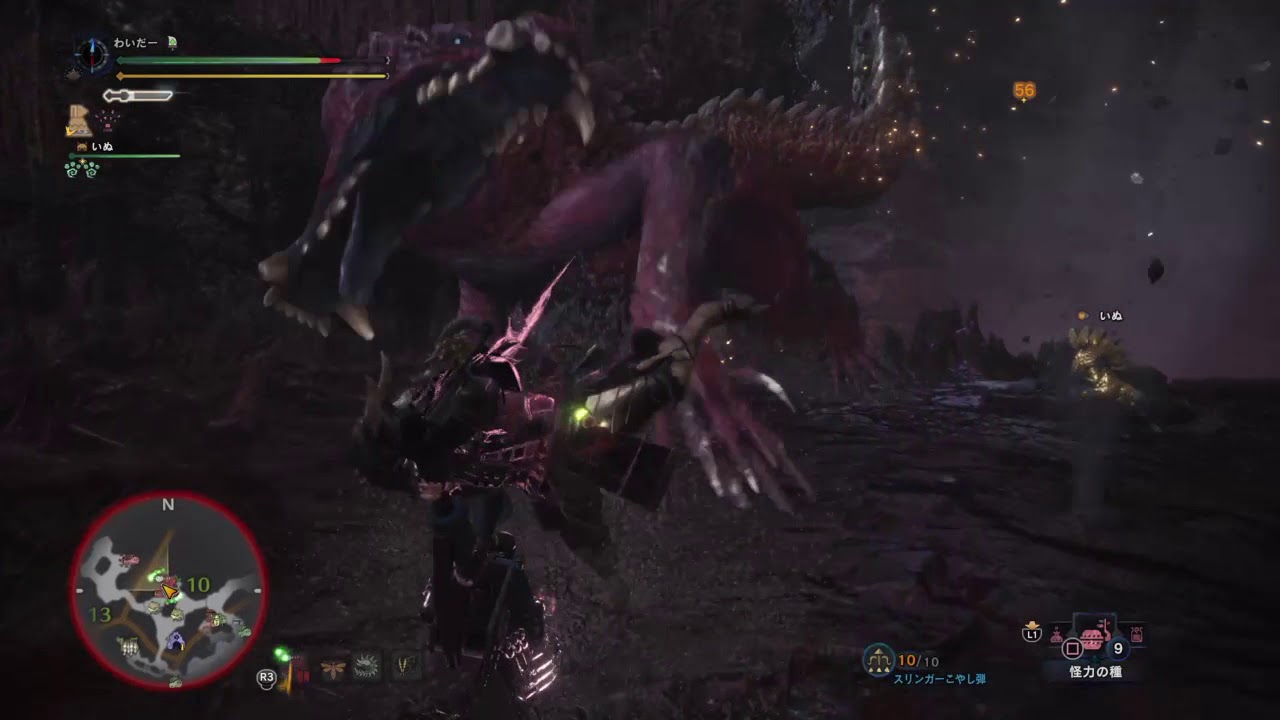
Task: Click the quest progress satchel icon under the sharpness gauge
Action: tap(79, 120)
